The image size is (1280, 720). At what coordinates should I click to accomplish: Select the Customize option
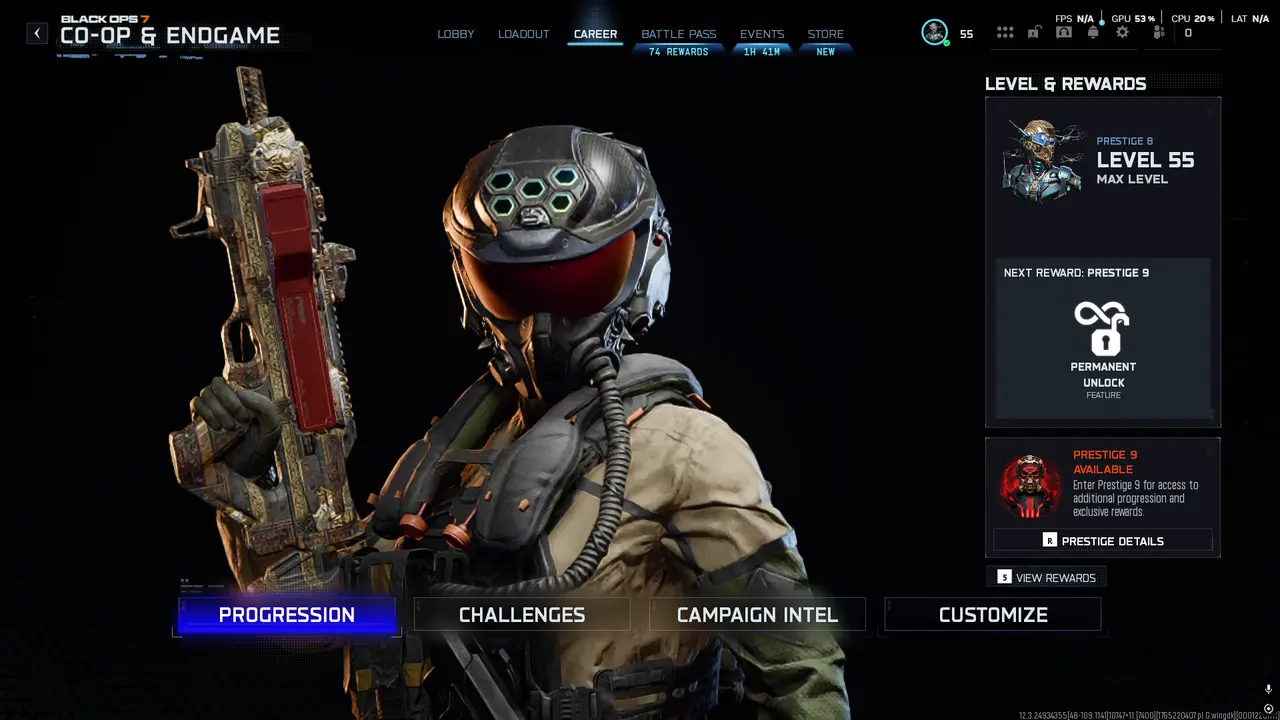pos(993,615)
